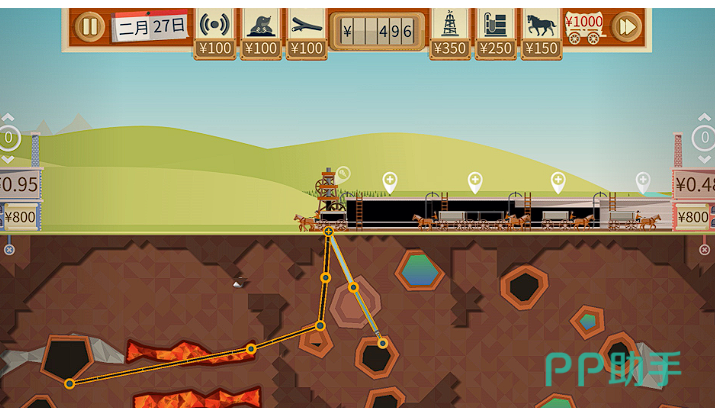Click the plus marker above the second silo
This screenshot has width=715, height=408.
475,181
